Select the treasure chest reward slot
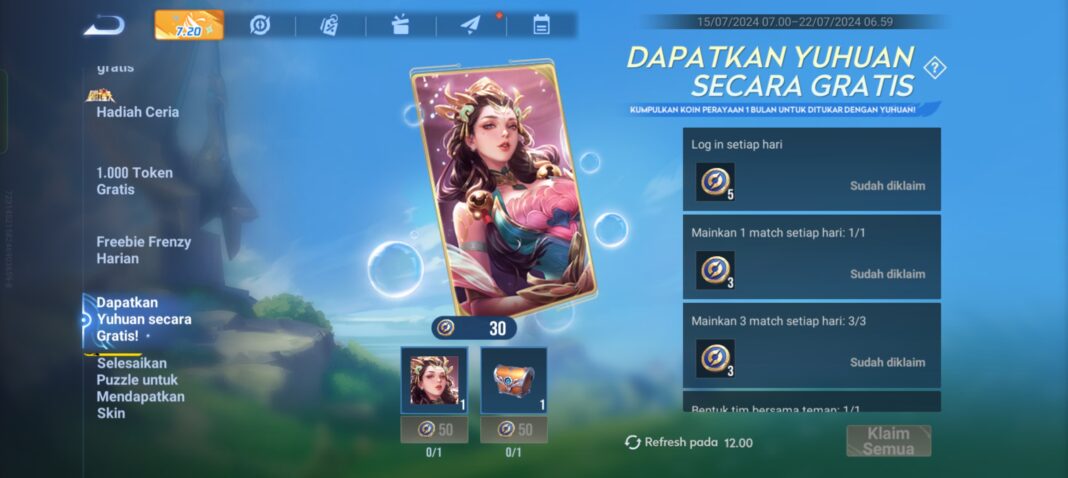The height and width of the screenshot is (478, 1068). tap(513, 380)
